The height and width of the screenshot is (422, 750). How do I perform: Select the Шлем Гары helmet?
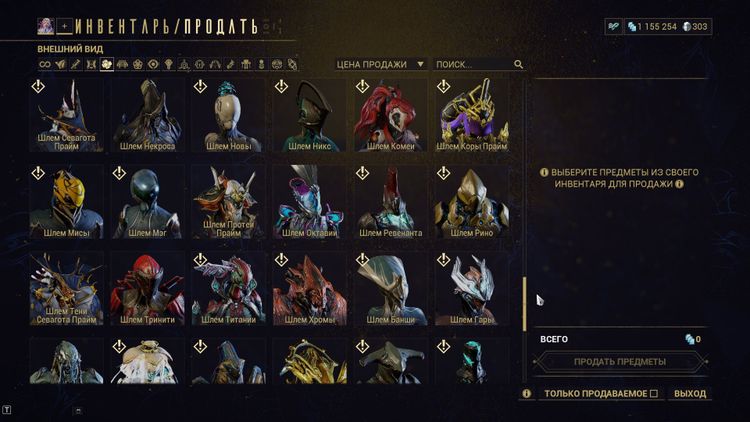[x=473, y=288]
